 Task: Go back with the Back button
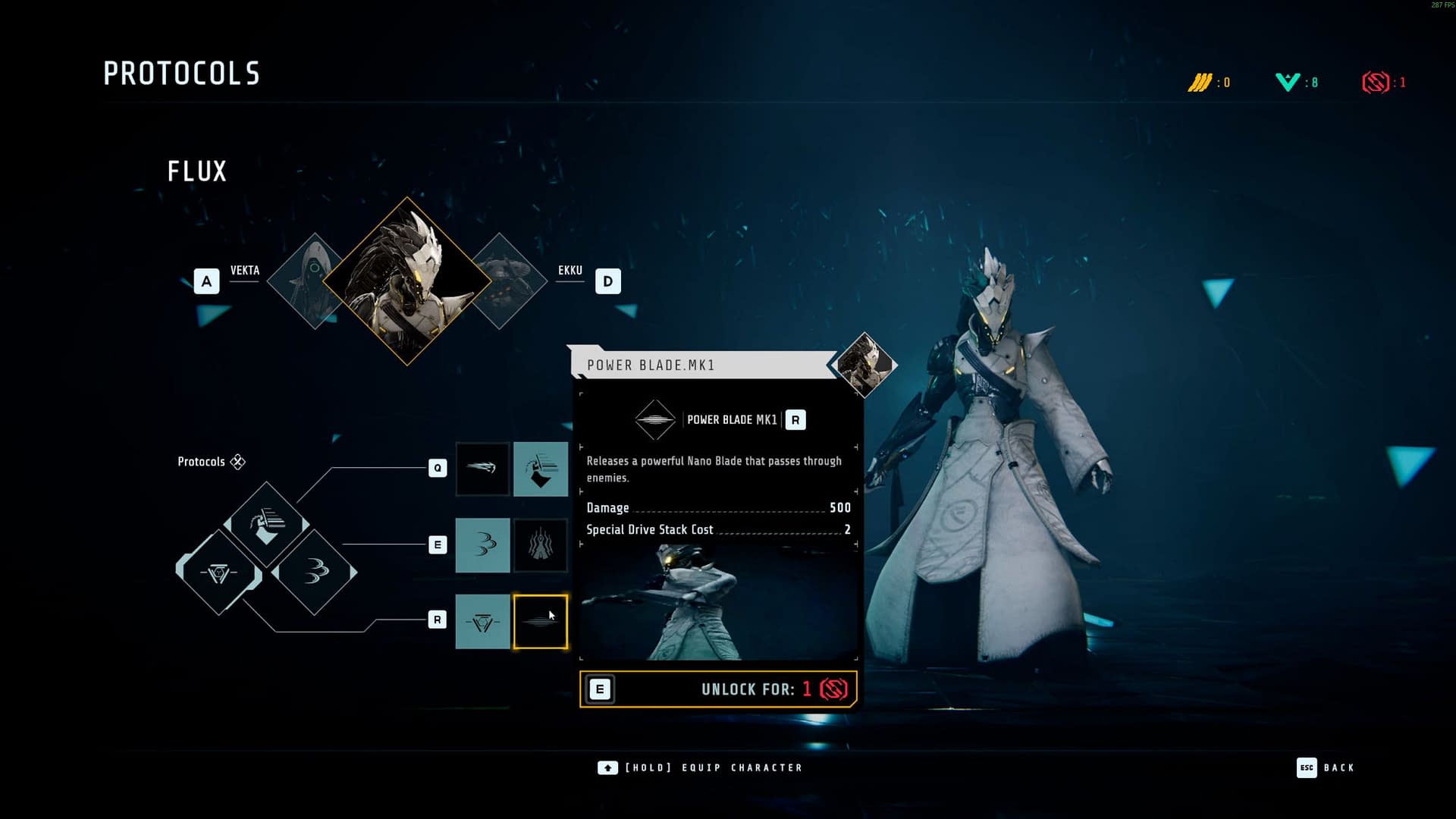1326,767
